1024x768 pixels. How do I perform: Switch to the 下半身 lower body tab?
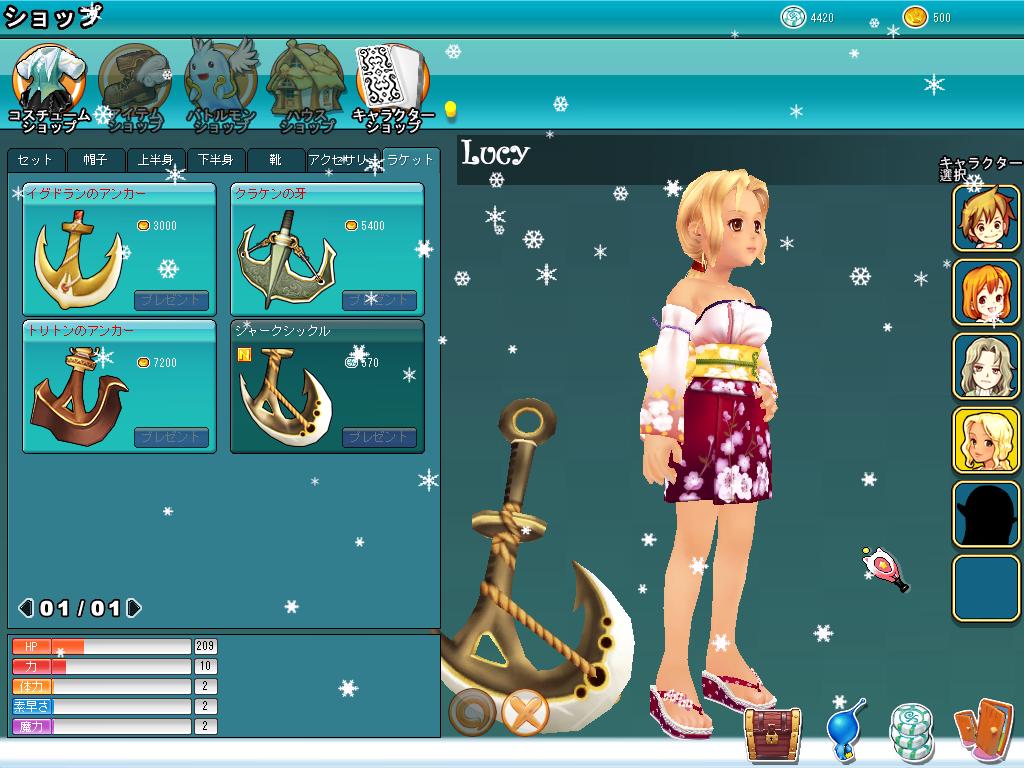216,161
